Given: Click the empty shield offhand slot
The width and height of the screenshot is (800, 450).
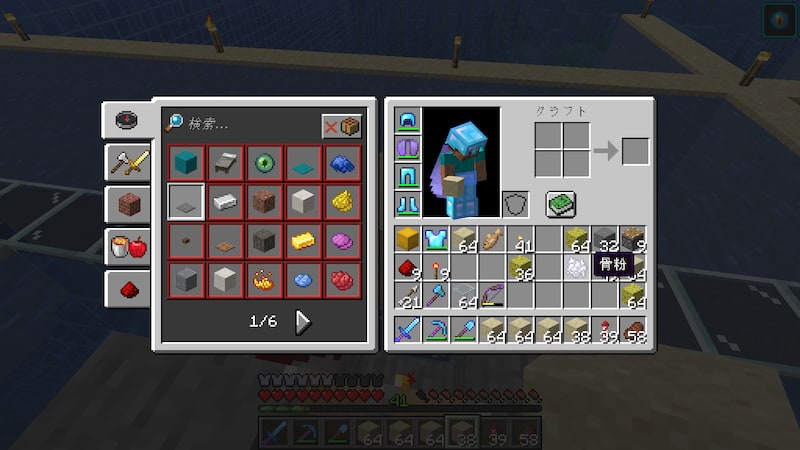Looking at the screenshot, I should pos(515,205).
